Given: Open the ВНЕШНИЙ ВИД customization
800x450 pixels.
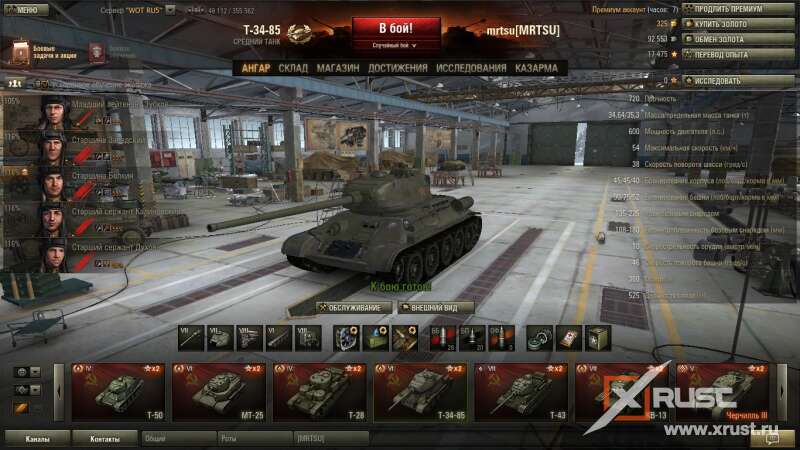Looking at the screenshot, I should [435, 307].
